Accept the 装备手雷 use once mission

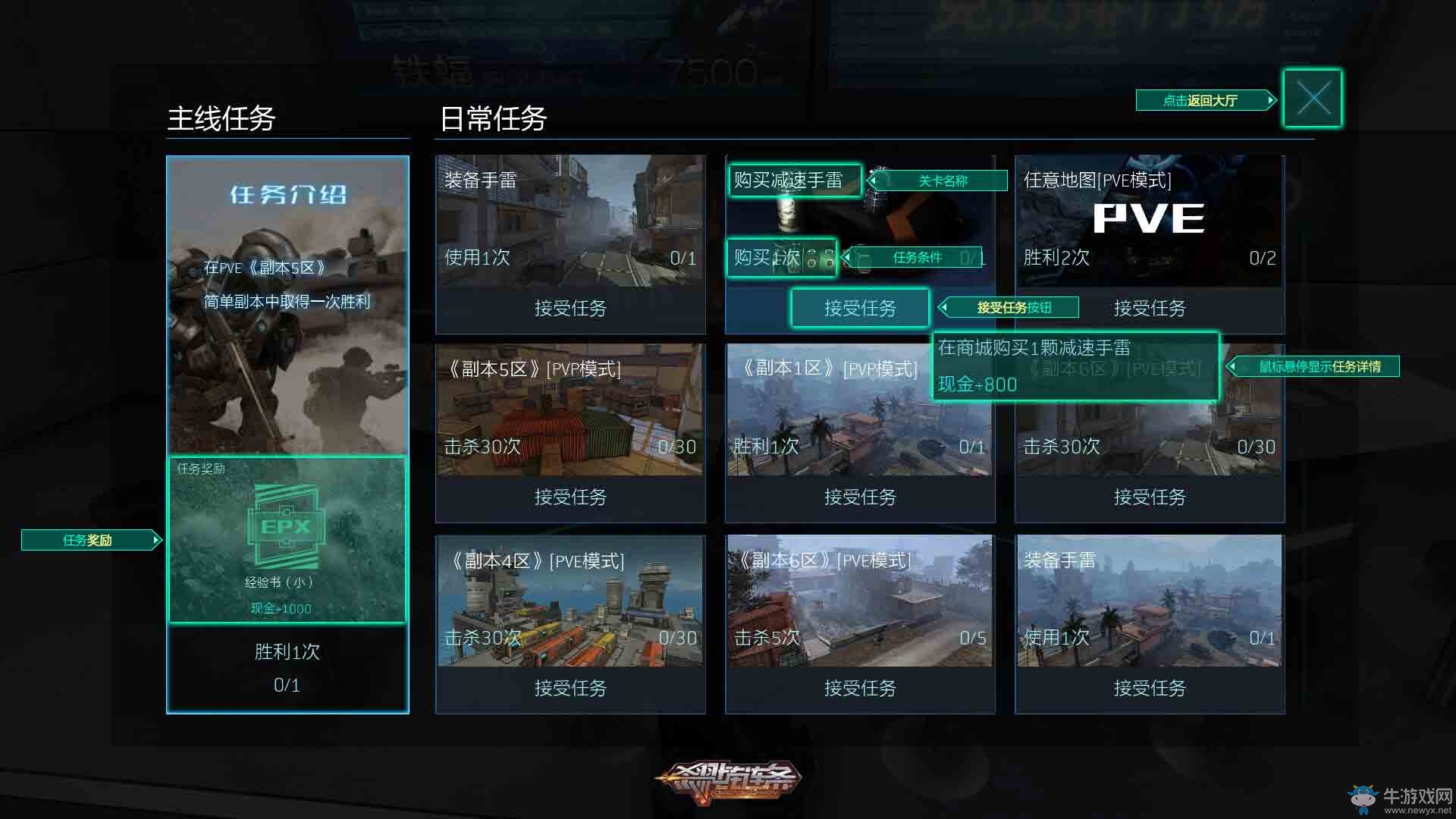[570, 309]
